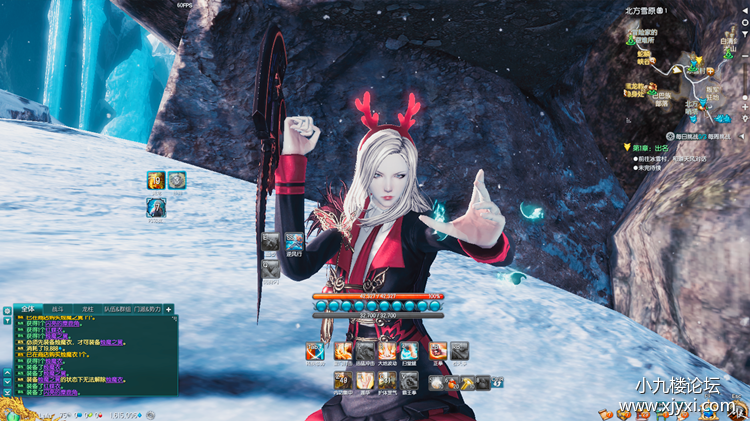The height and width of the screenshot is (421, 750).
Task: Switch to 队伍&群组 chat tab
Action: point(115,310)
